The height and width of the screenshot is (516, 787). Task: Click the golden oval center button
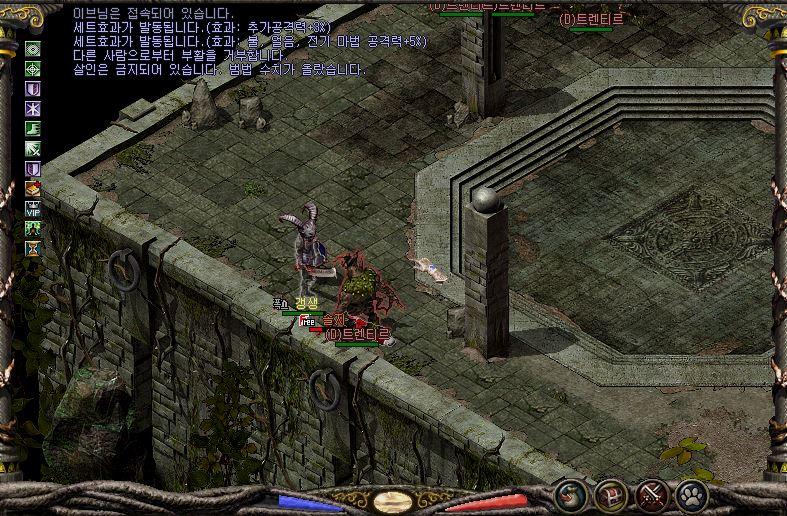[x=393, y=501]
